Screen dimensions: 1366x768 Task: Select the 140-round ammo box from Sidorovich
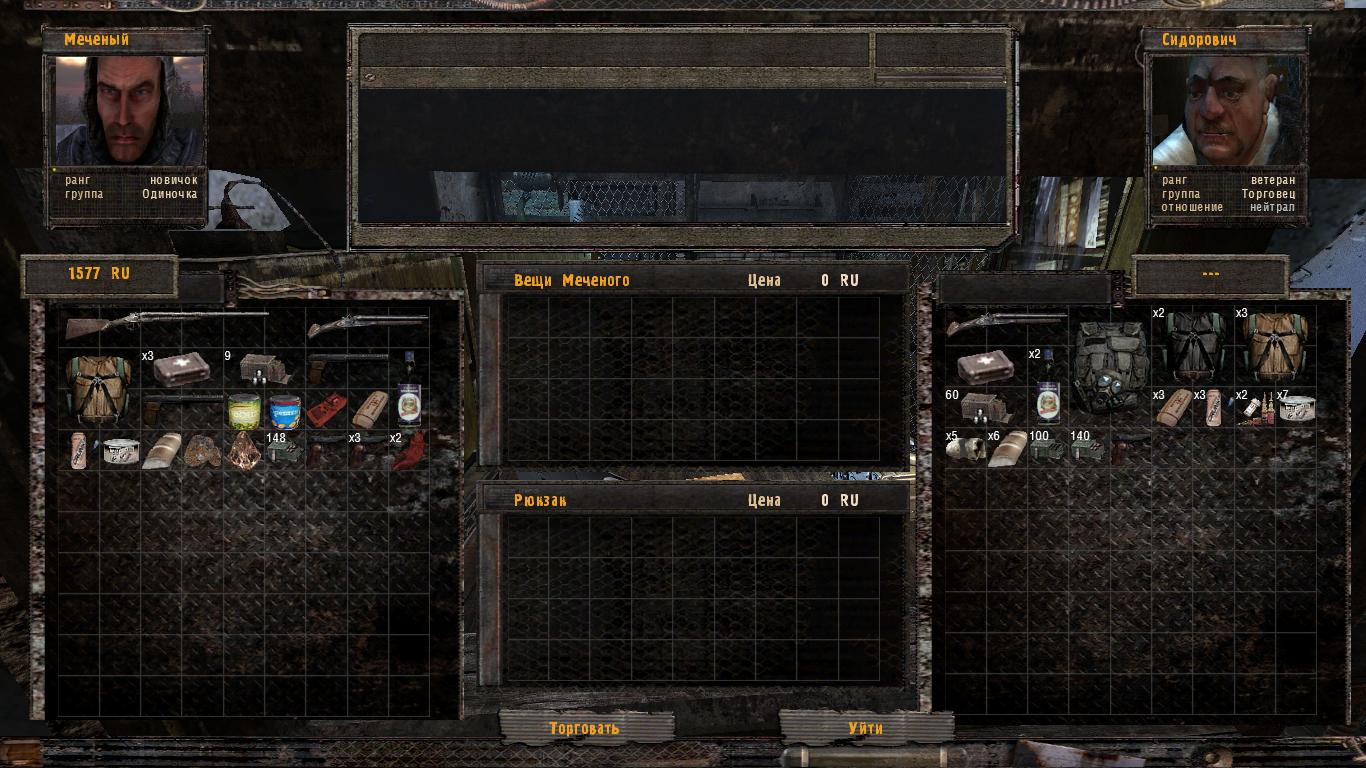1089,449
